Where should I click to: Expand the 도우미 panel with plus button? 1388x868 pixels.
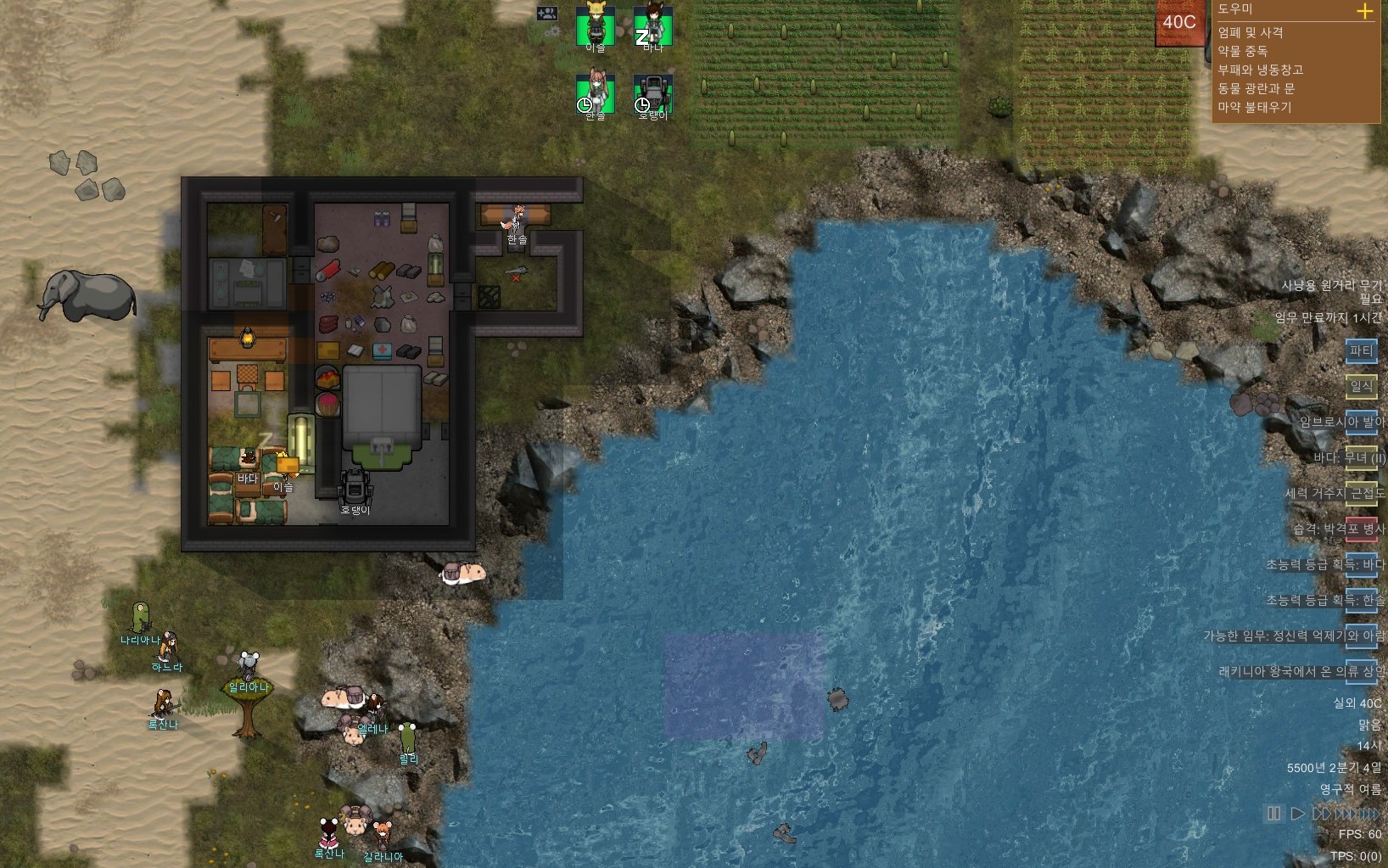pyautogui.click(x=1365, y=11)
